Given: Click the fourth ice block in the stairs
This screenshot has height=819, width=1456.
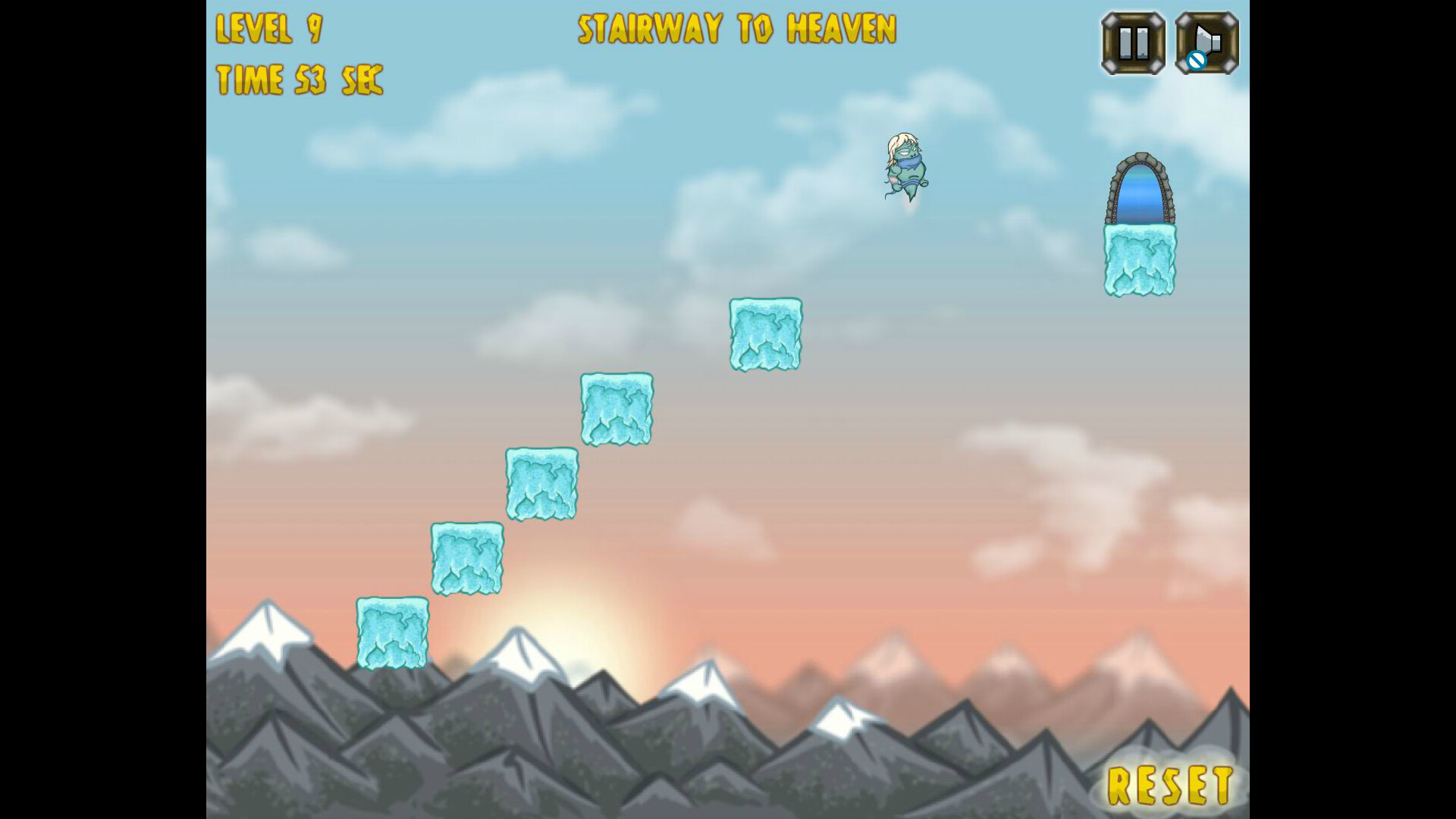Looking at the screenshot, I should tap(616, 408).
